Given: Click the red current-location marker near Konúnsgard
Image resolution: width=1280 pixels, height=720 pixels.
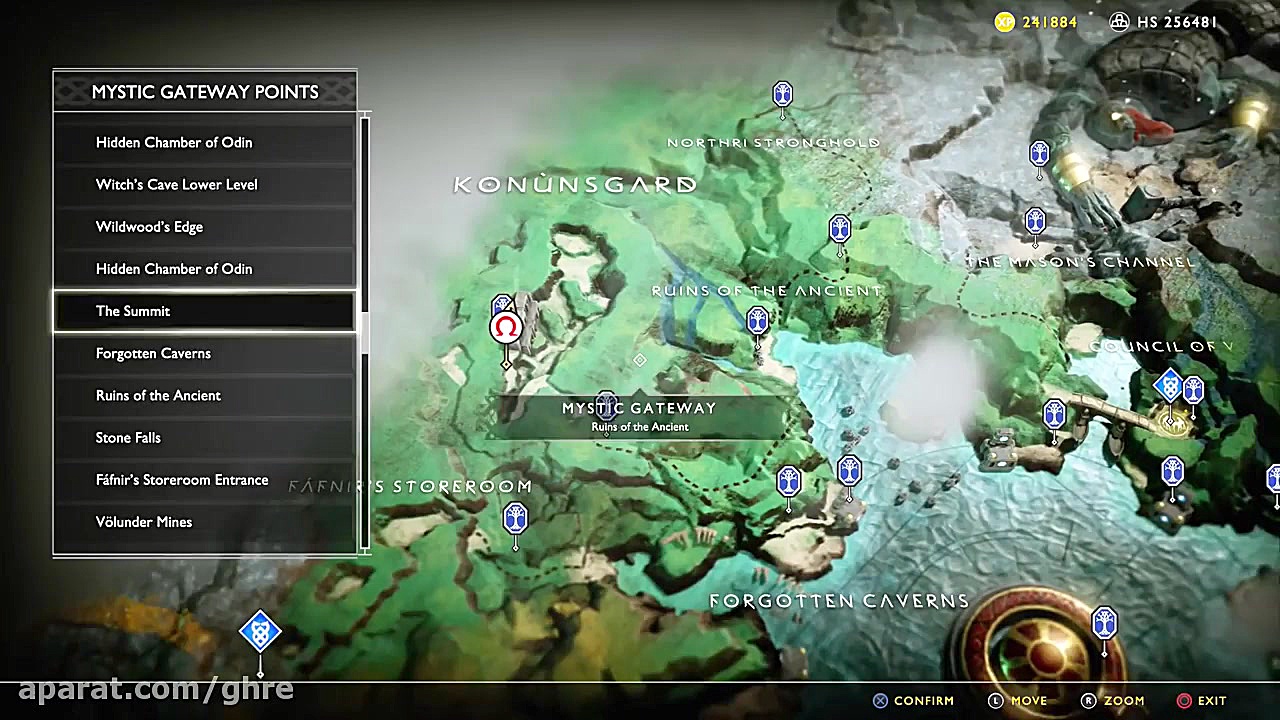Looking at the screenshot, I should tap(505, 327).
